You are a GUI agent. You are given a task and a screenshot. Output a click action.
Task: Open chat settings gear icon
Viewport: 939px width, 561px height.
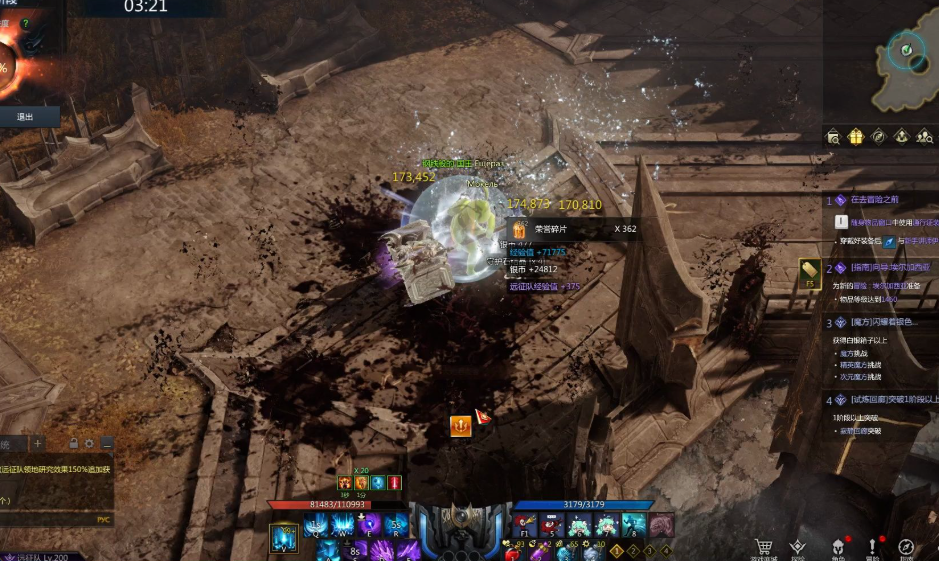pyautogui.click(x=90, y=443)
